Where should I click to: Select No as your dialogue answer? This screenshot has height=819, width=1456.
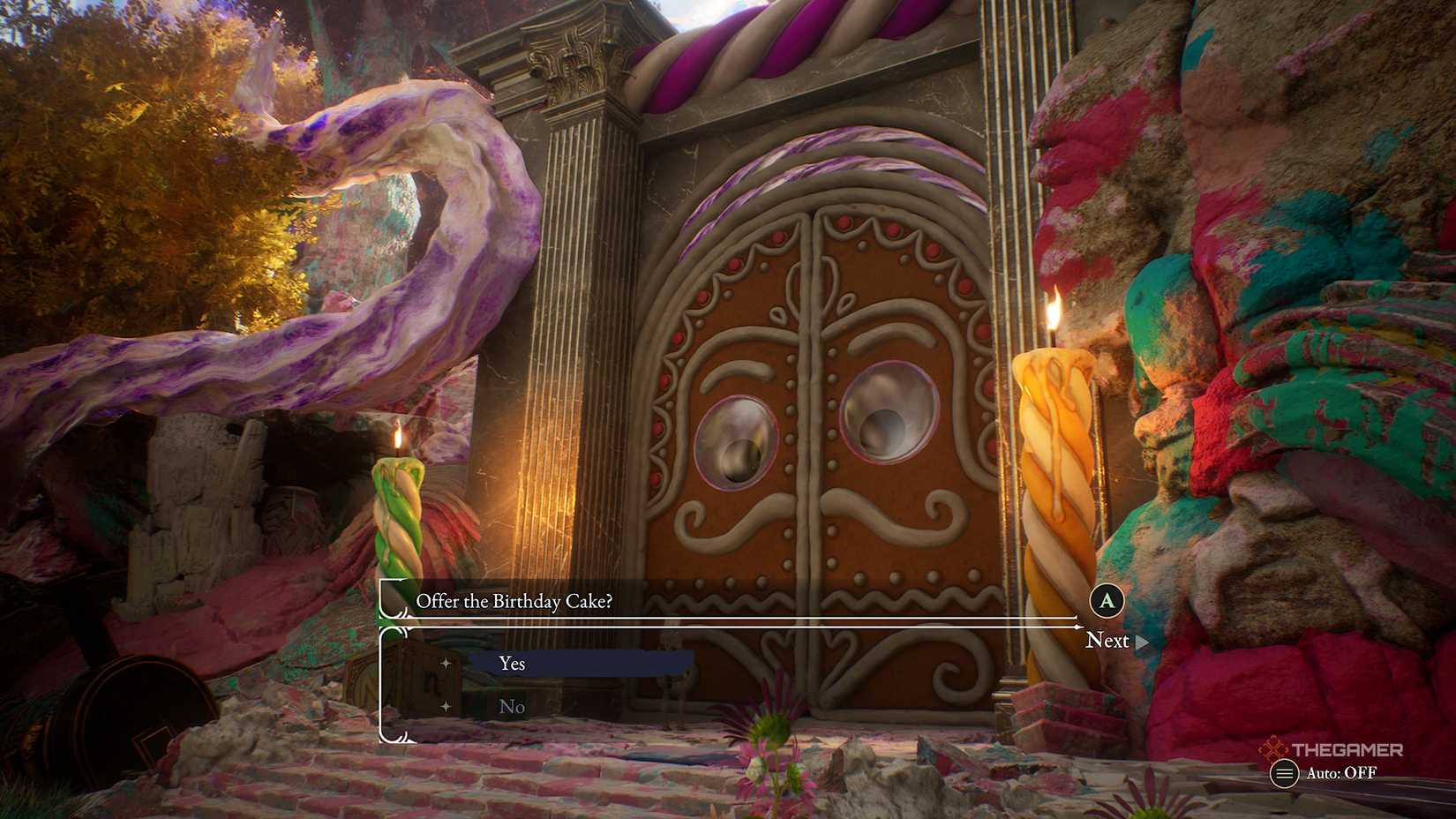(513, 706)
